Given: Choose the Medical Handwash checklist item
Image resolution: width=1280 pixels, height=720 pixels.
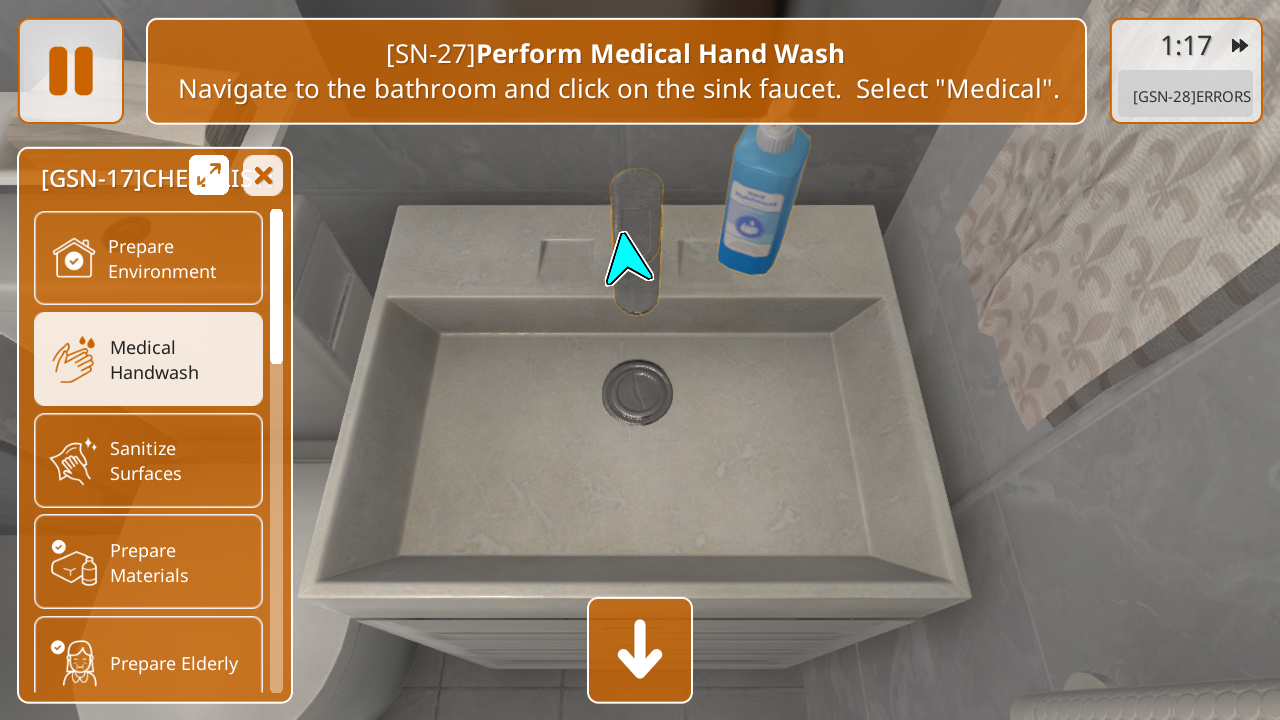Looking at the screenshot, I should coord(148,359).
